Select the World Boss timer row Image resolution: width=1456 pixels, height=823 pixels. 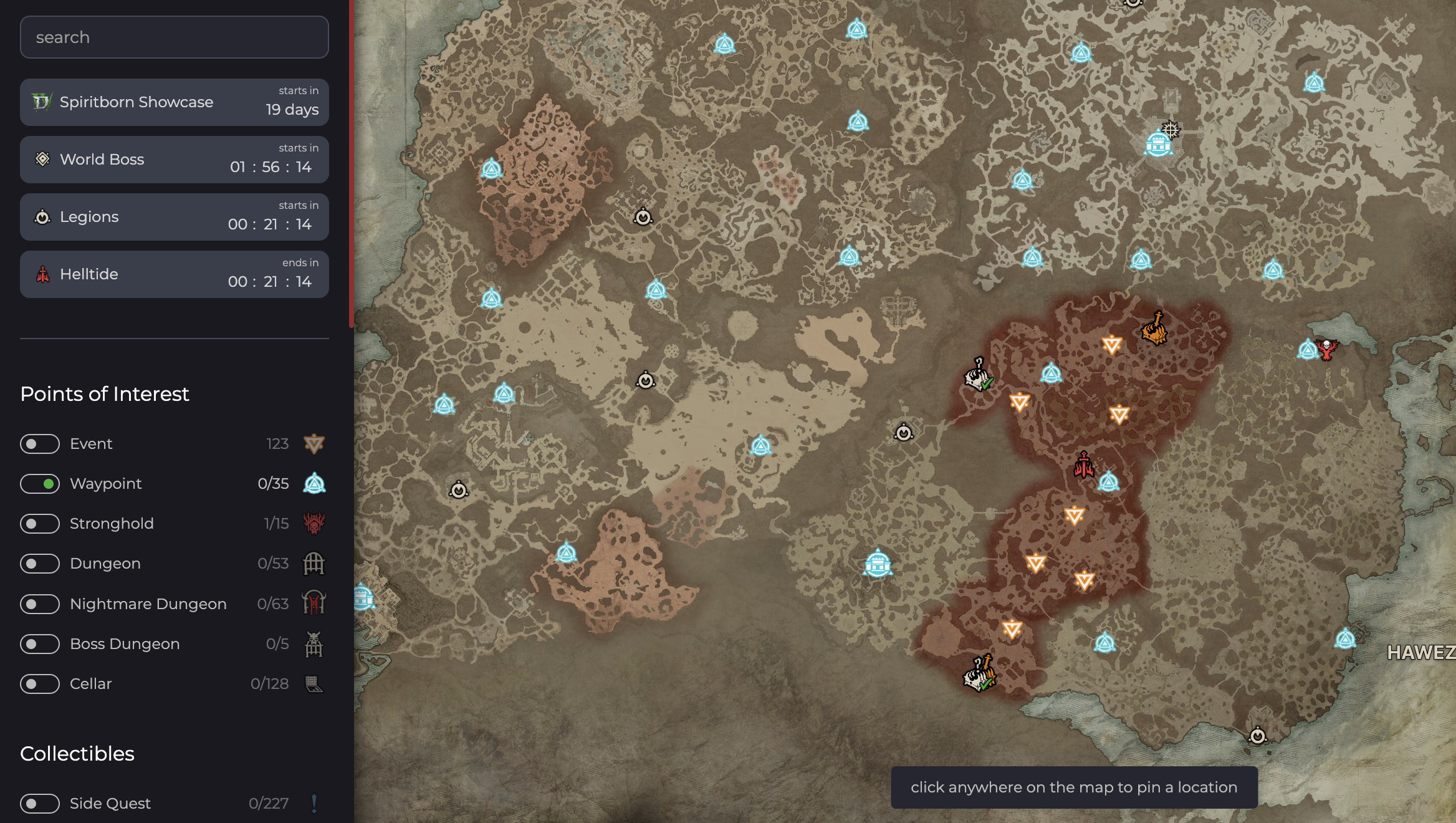click(174, 160)
